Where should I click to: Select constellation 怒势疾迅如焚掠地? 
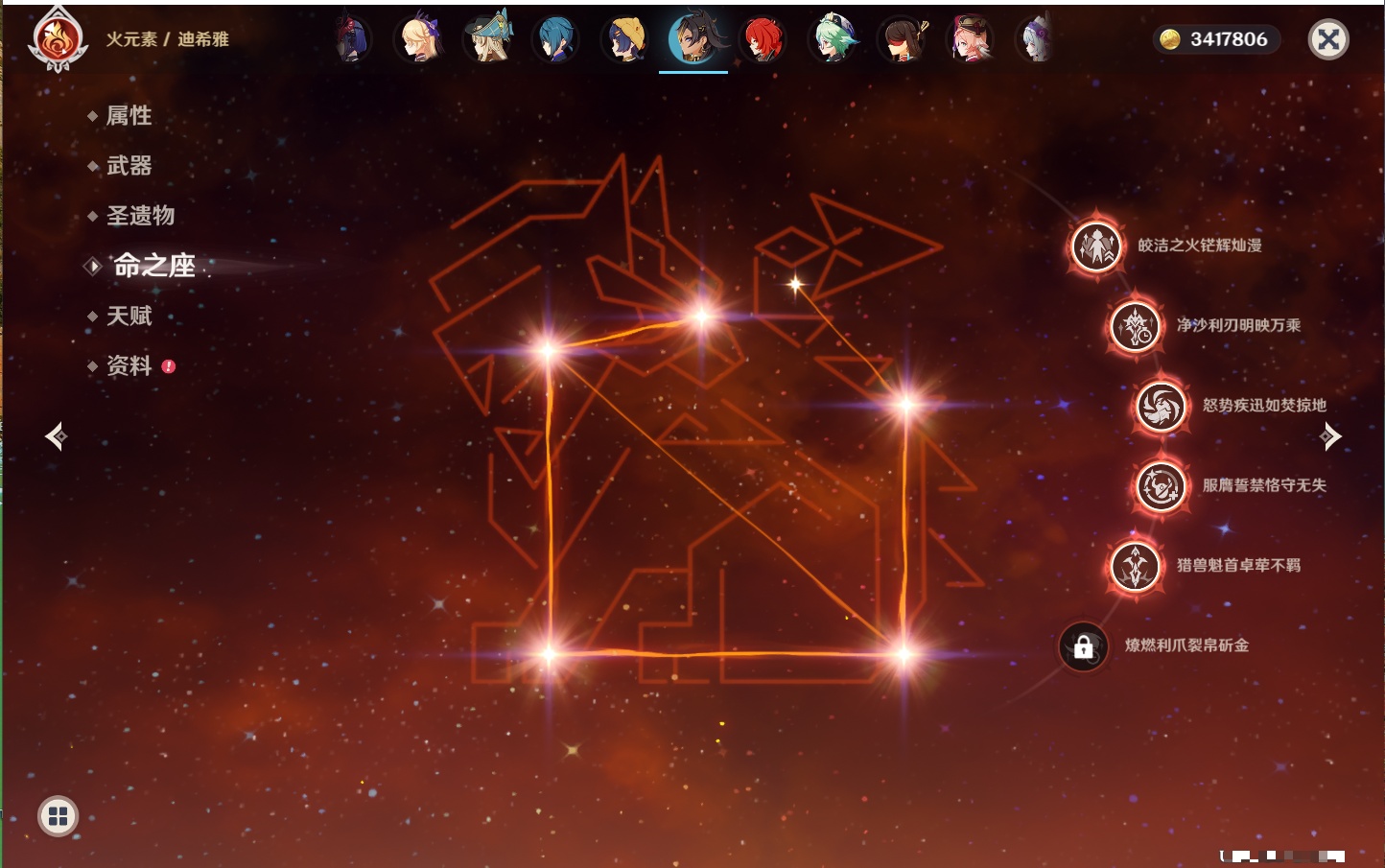(1162, 406)
